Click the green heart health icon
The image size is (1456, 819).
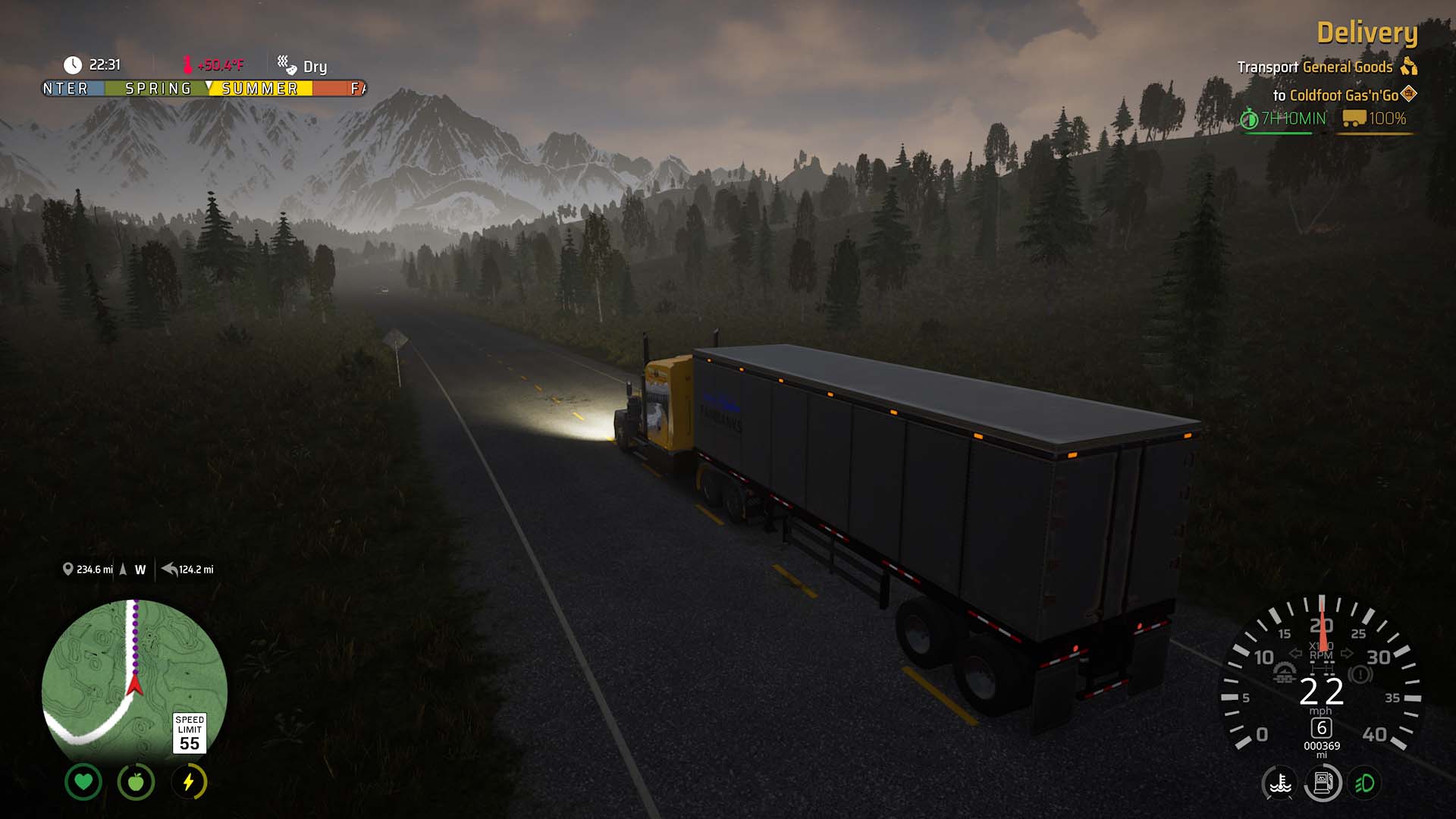(83, 782)
